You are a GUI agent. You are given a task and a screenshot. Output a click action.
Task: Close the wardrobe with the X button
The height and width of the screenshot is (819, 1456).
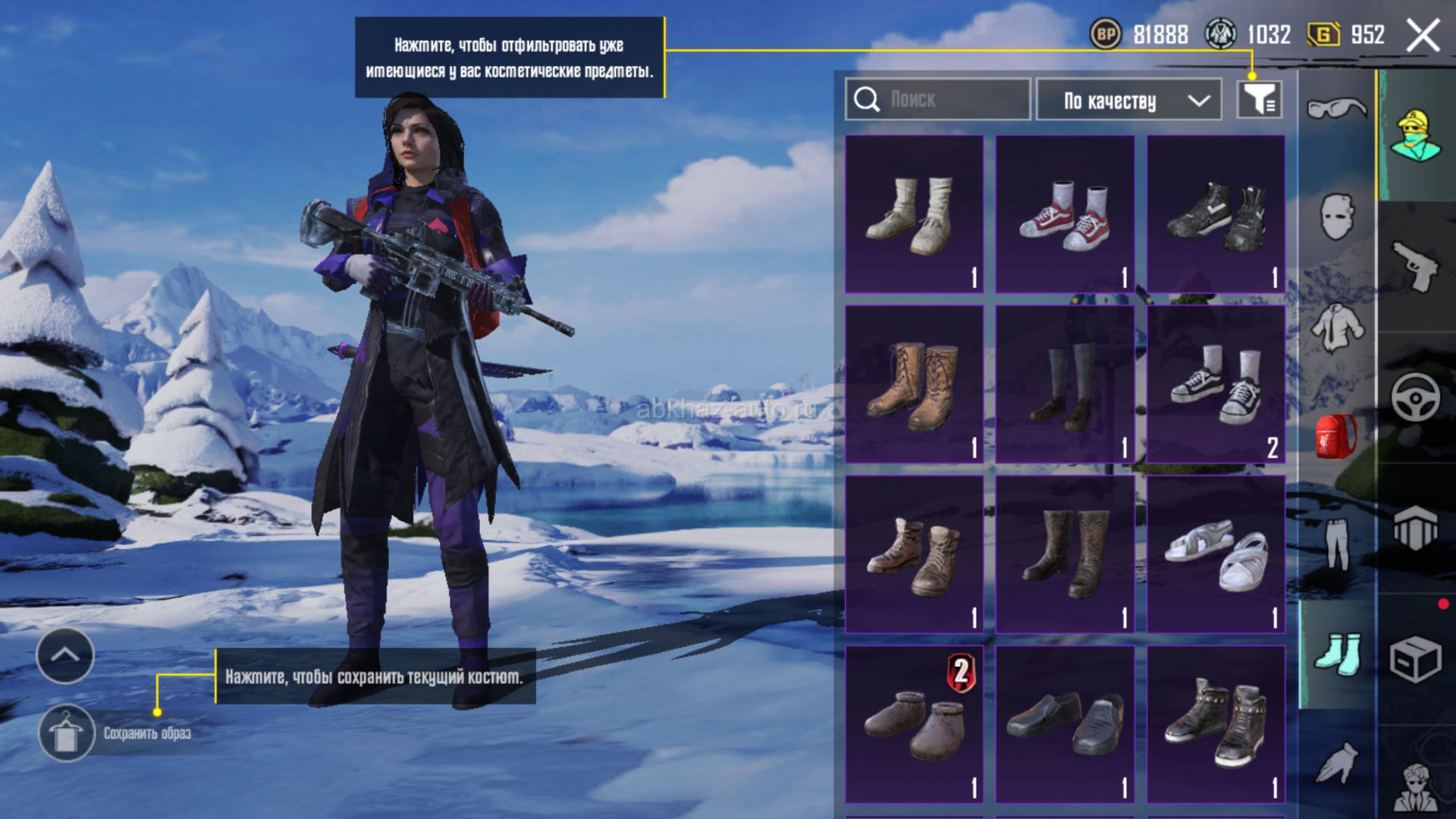tap(1423, 36)
